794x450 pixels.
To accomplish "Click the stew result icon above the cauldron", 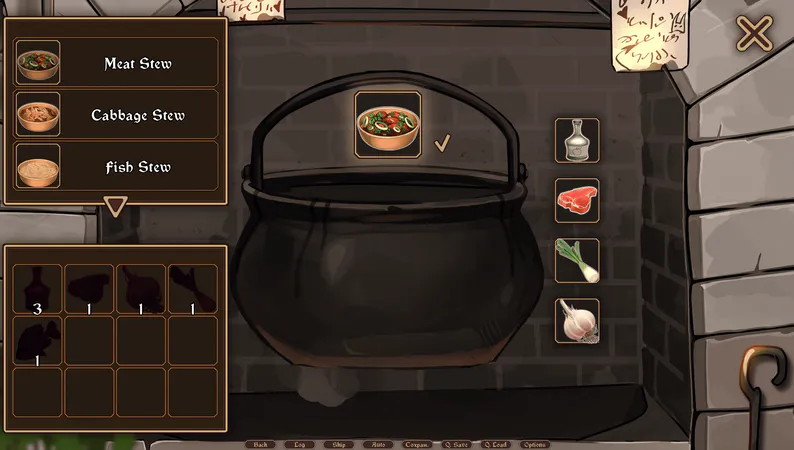I will tap(388, 125).
